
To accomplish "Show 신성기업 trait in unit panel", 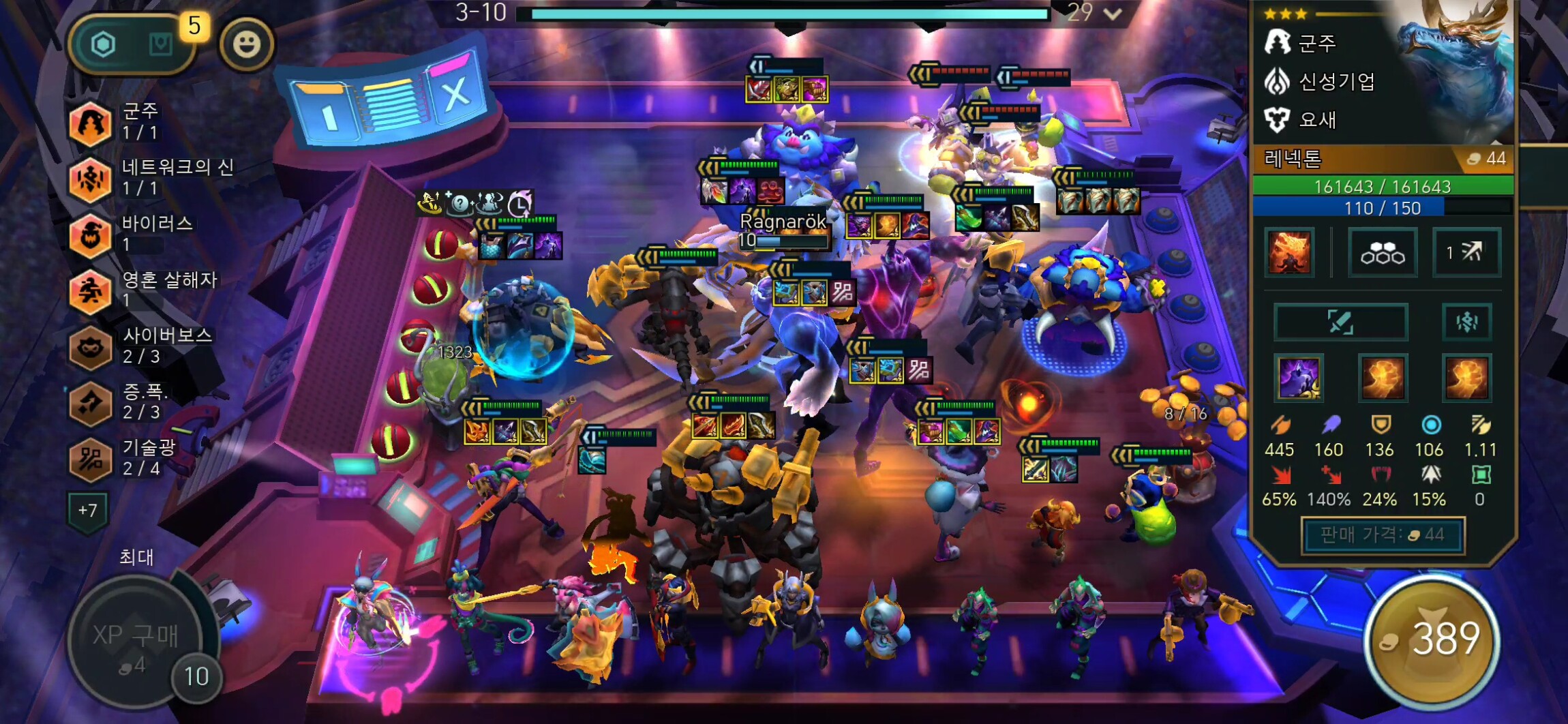I will tap(1320, 82).
